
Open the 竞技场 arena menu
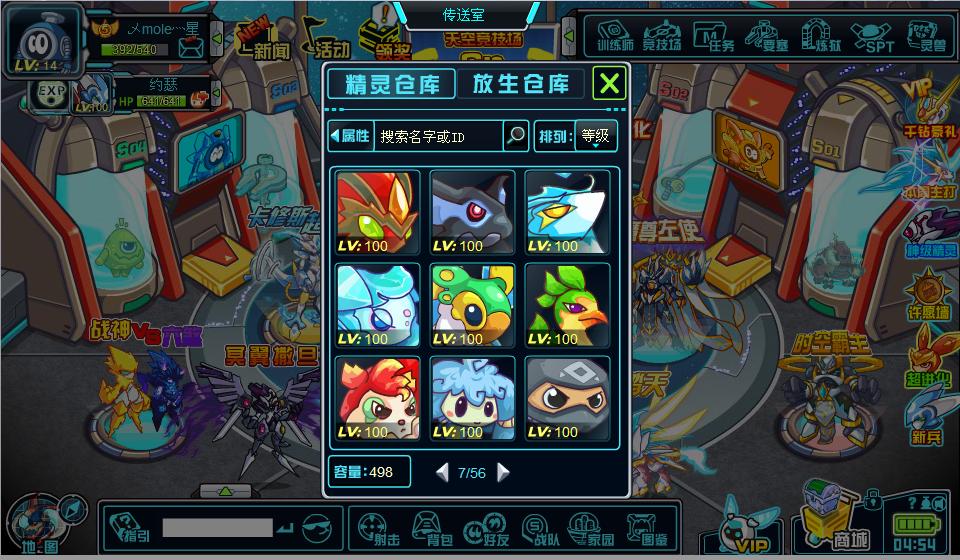click(x=663, y=38)
